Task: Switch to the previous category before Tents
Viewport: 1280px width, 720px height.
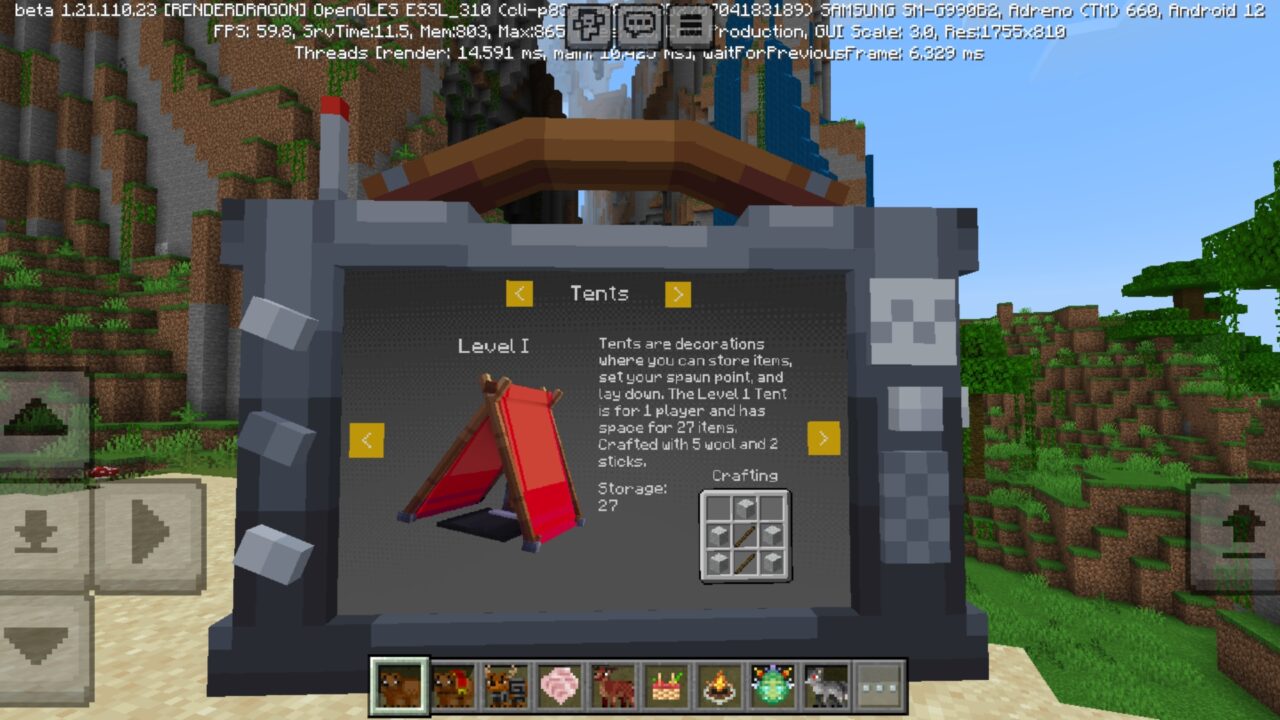Action: pyautogui.click(x=519, y=294)
